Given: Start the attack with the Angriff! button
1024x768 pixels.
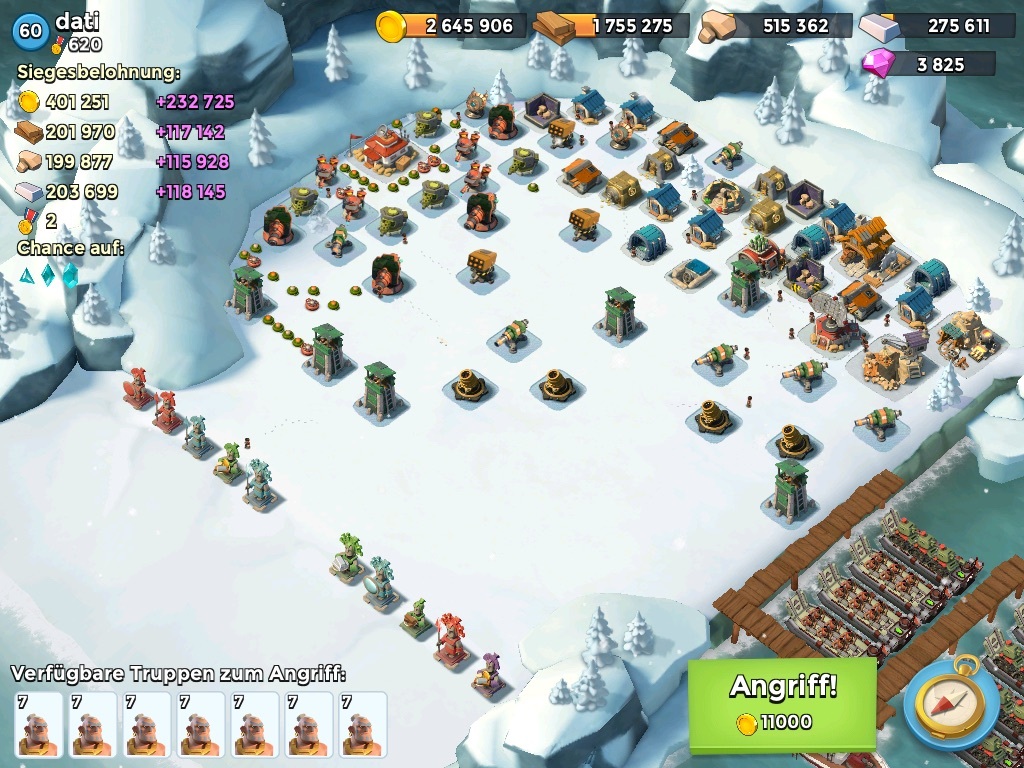Looking at the screenshot, I should click(x=782, y=702).
